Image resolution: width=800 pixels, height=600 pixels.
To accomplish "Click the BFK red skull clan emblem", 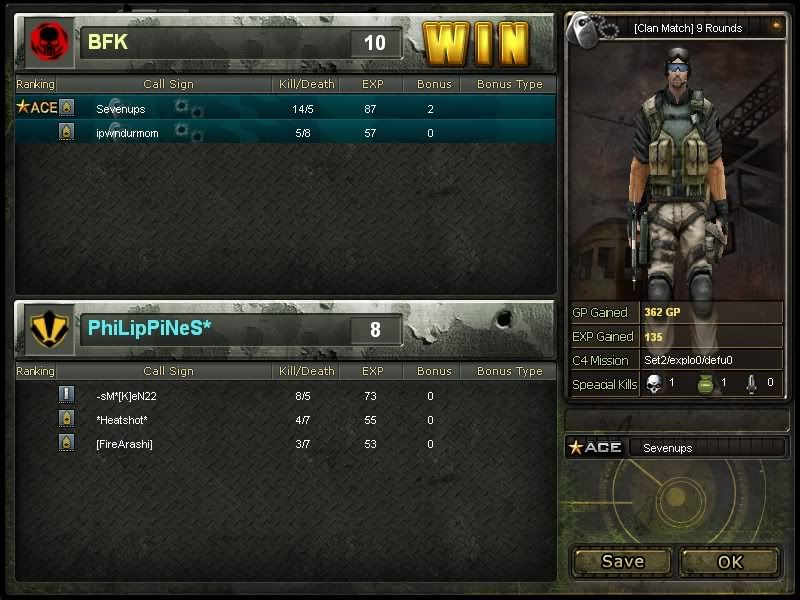I will (x=46, y=43).
